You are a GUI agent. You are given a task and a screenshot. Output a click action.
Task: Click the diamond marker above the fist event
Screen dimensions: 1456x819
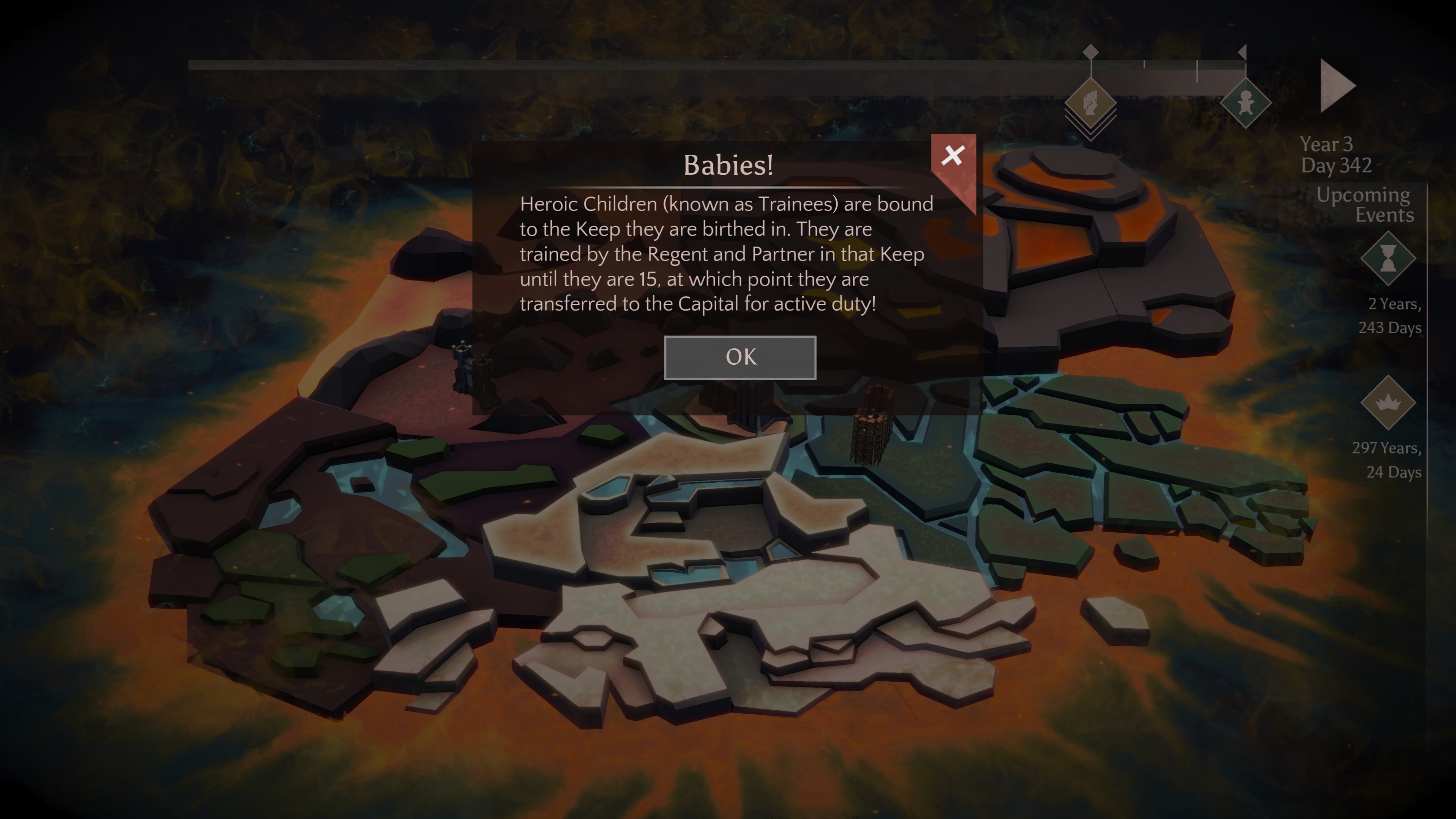[x=1091, y=52]
